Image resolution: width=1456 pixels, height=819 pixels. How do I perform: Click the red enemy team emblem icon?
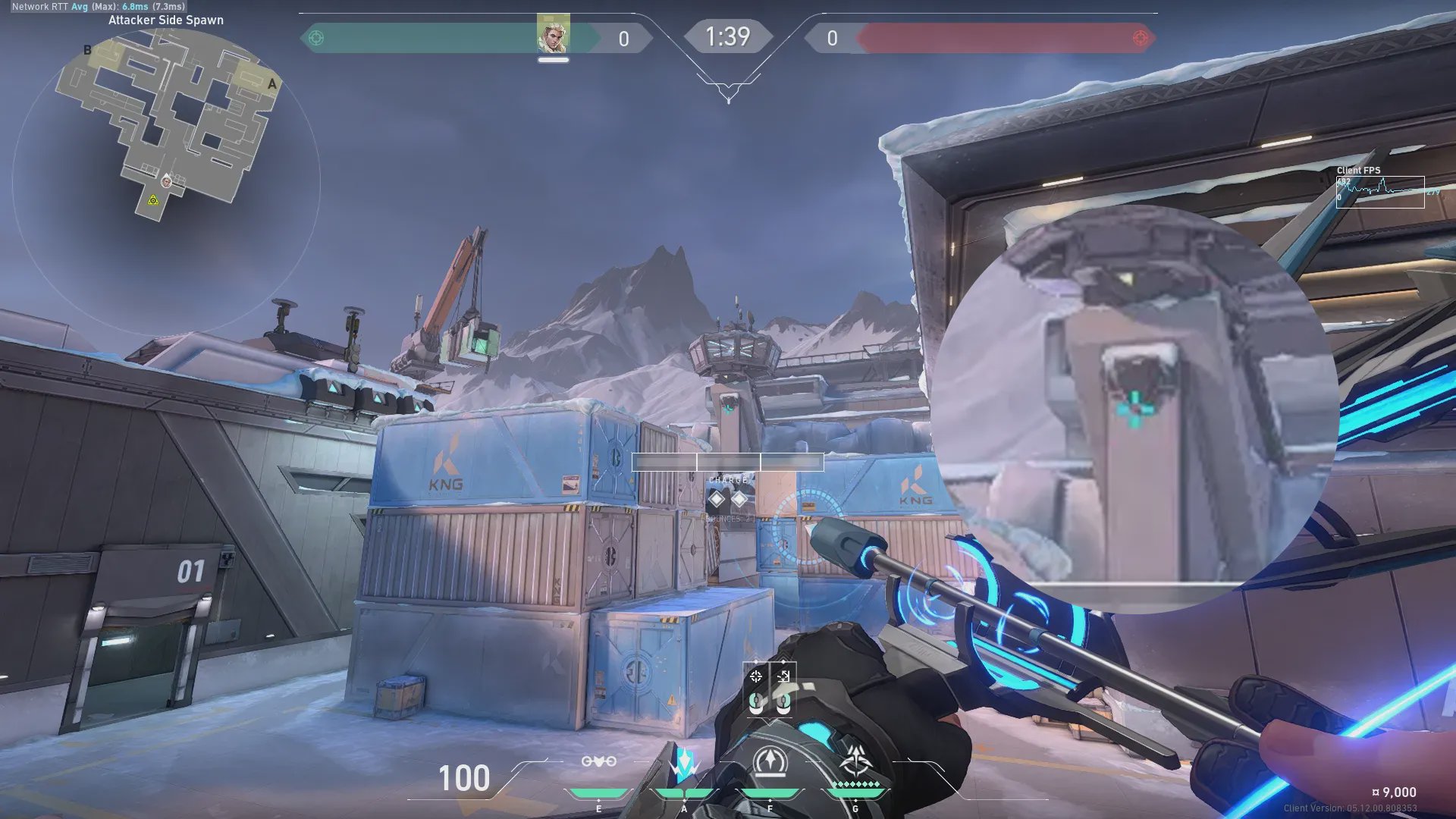(x=1139, y=38)
